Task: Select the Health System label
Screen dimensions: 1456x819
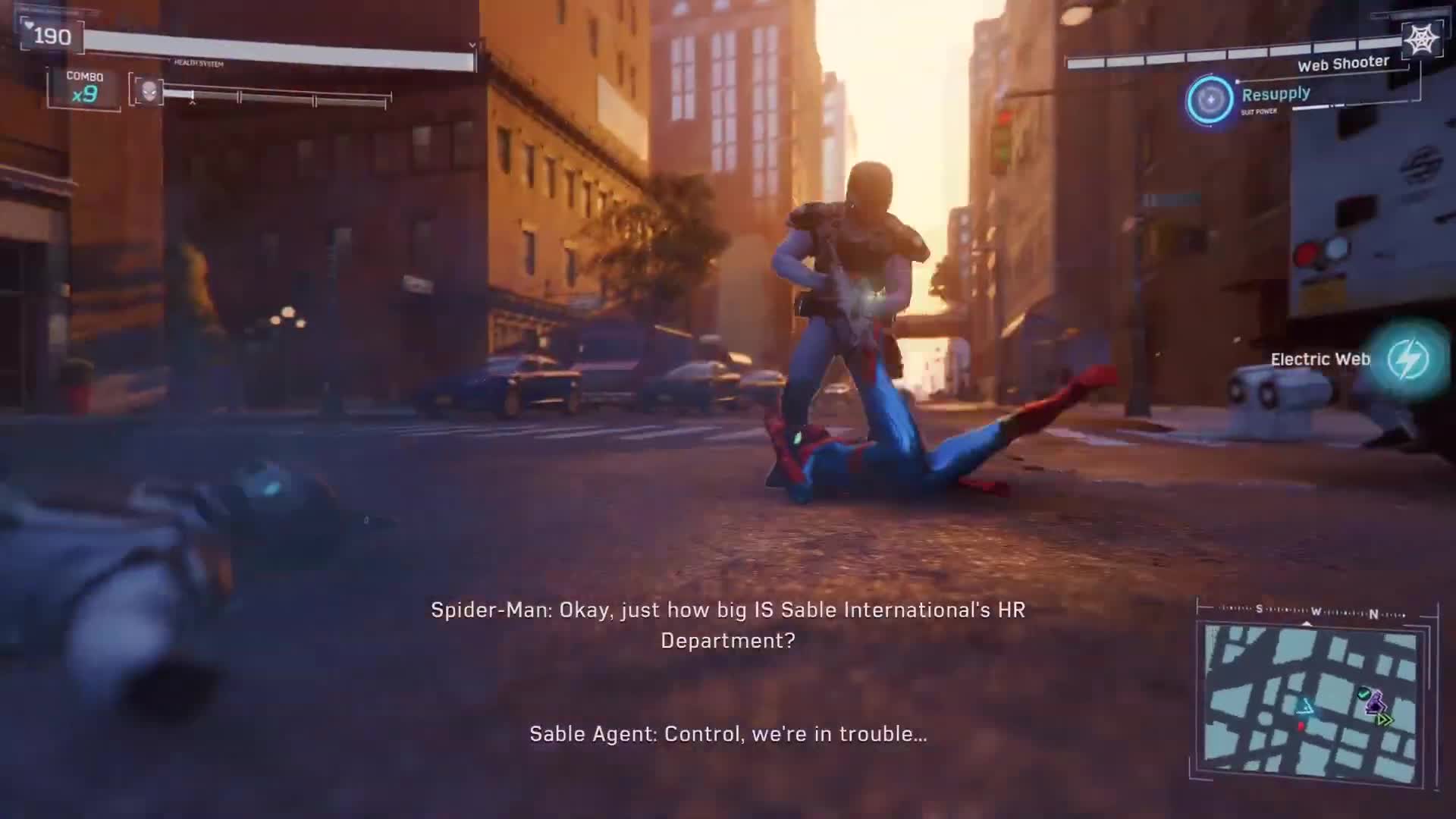Action: [x=198, y=63]
